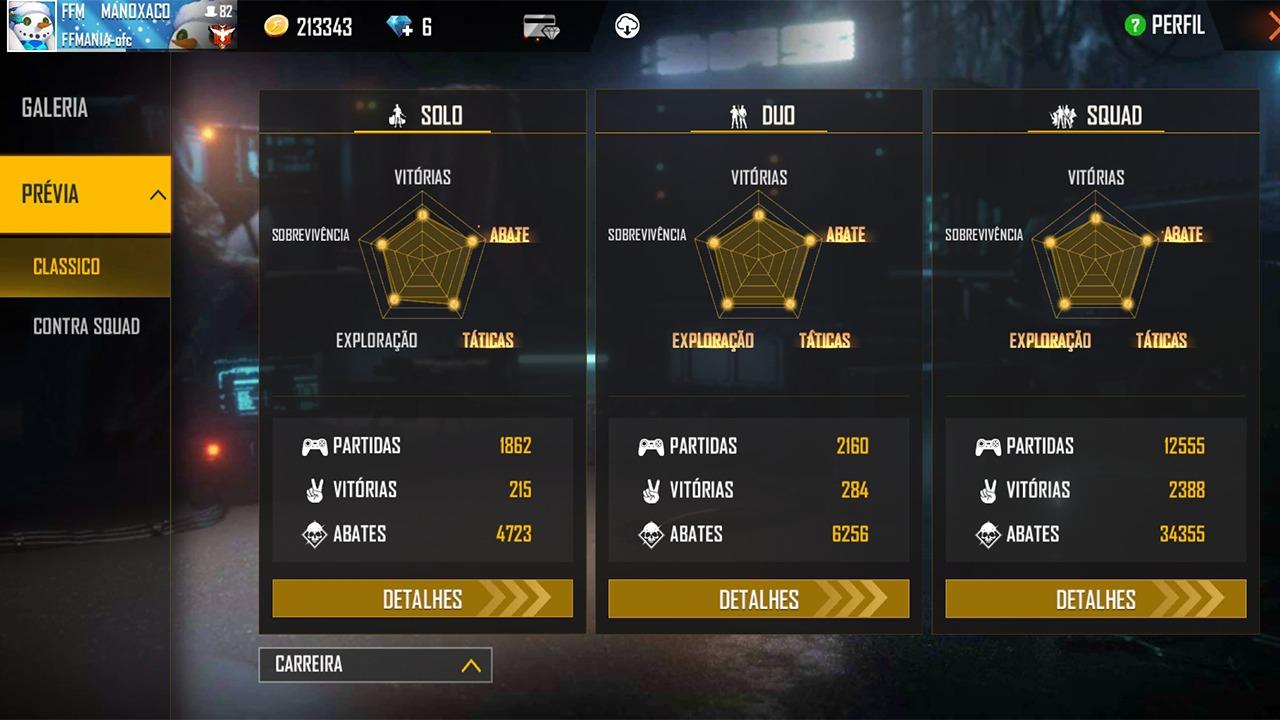Open the card with diamond icon
The image size is (1280, 720).
pos(541,27)
